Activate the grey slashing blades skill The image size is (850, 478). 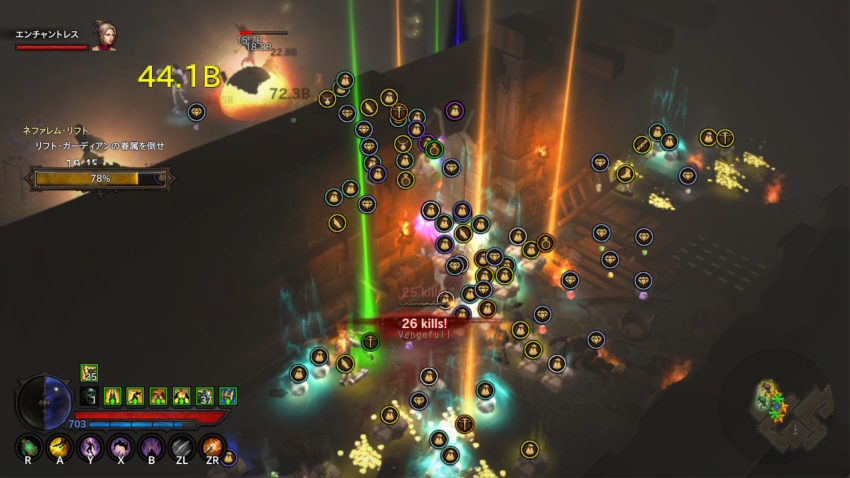pos(181,446)
